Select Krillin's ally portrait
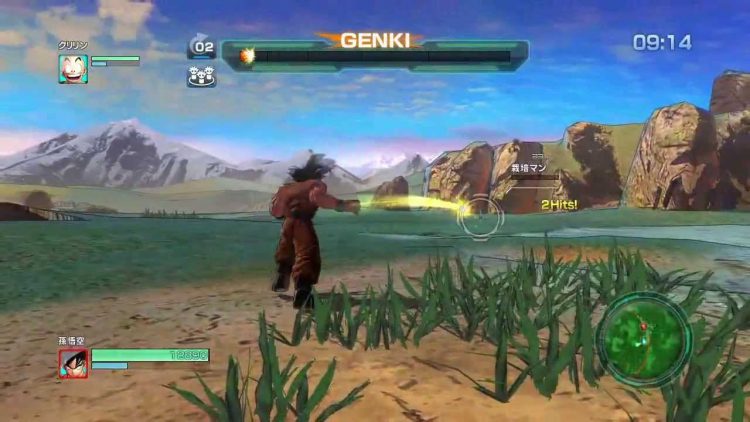 coord(73,68)
